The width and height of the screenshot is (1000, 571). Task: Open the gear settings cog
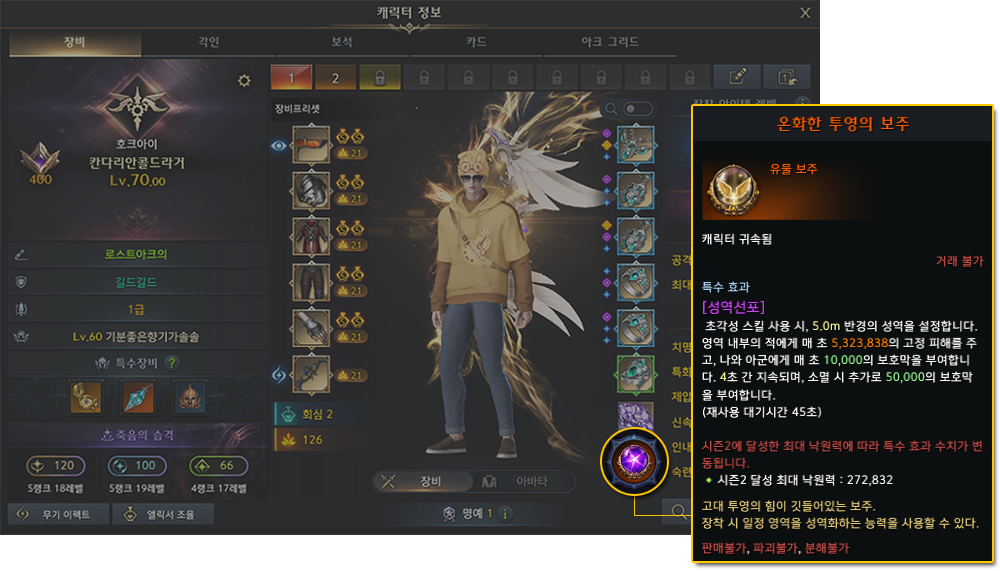tap(244, 81)
